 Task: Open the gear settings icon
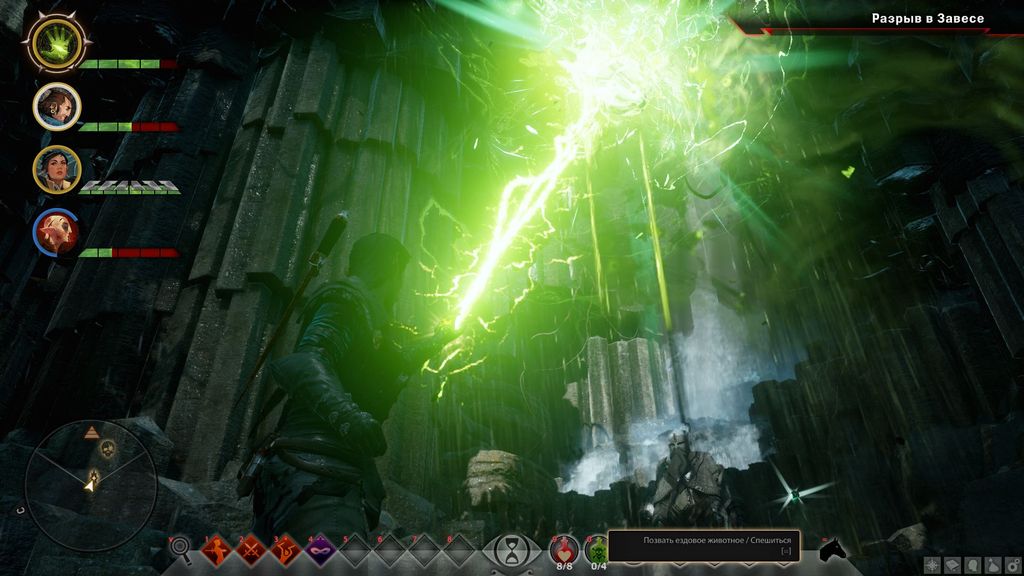coord(1011,565)
